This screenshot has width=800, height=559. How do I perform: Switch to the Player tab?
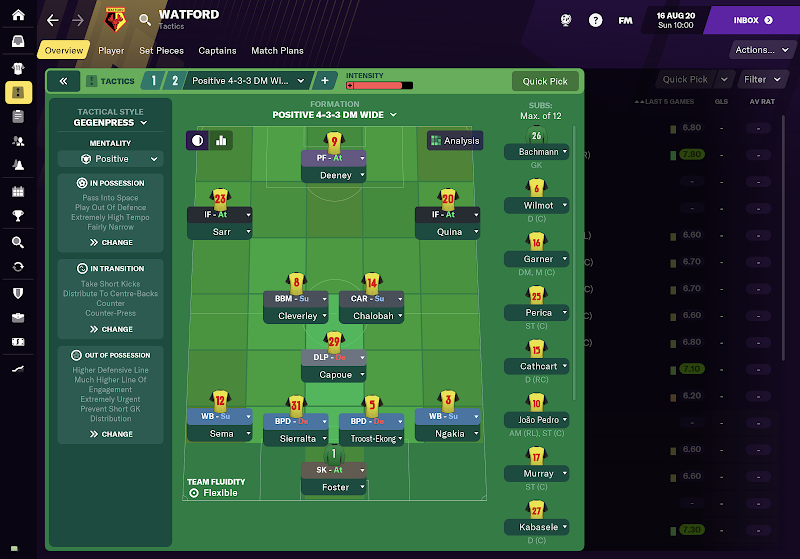(x=111, y=51)
